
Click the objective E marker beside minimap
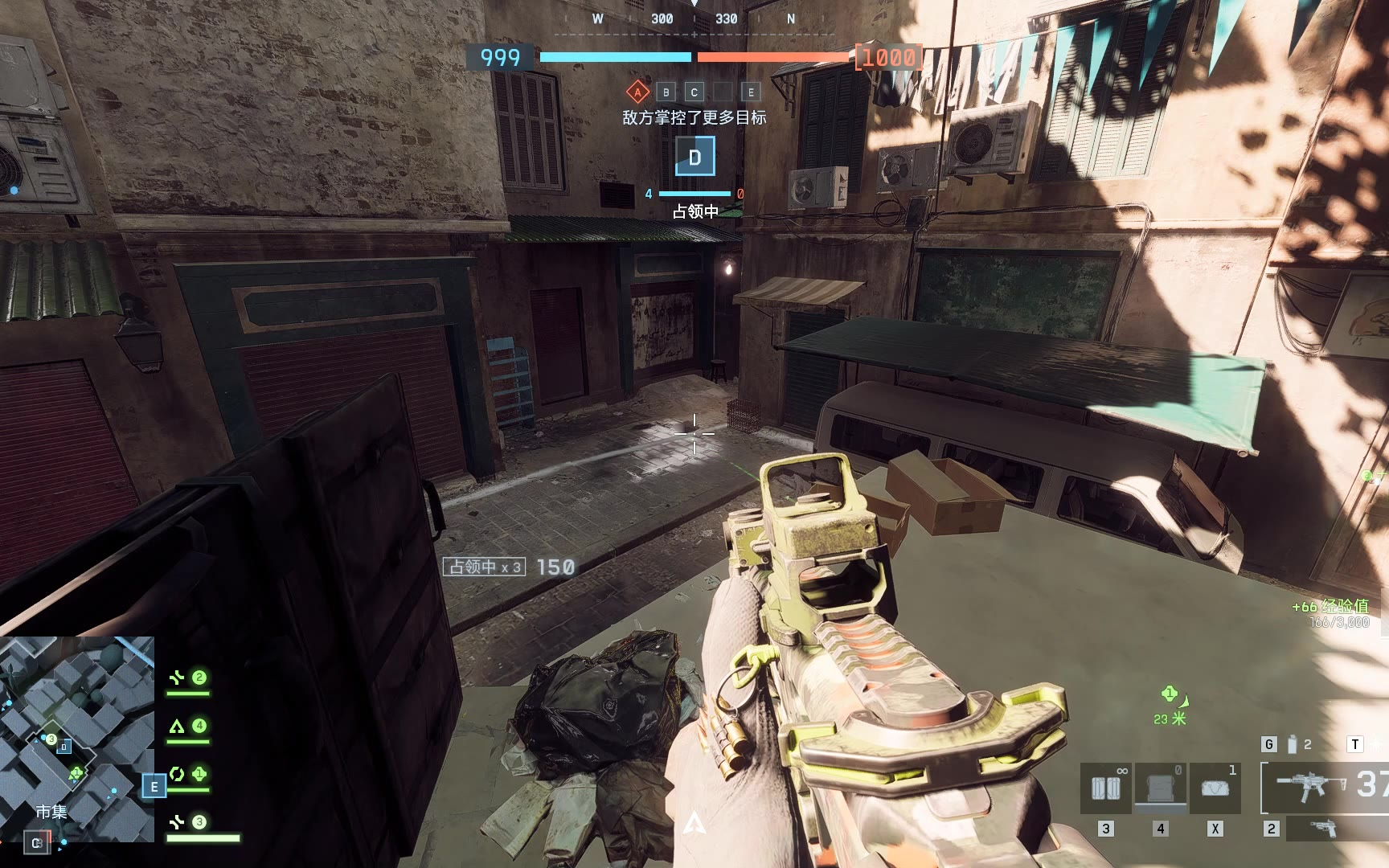tap(154, 786)
